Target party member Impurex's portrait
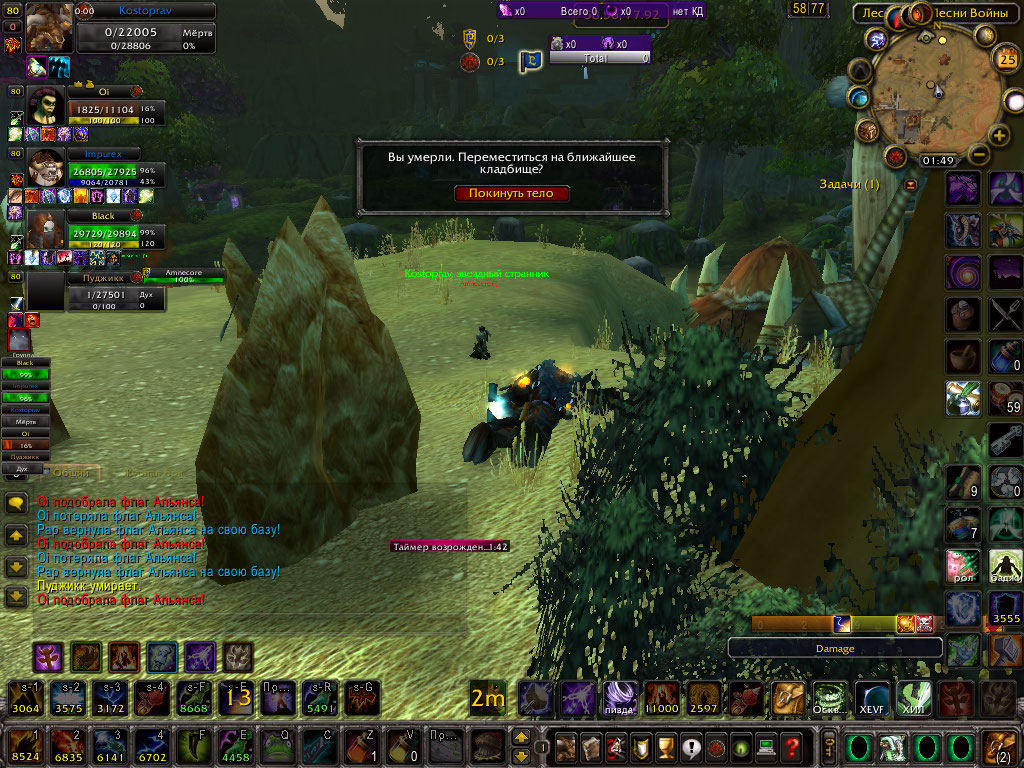Screen dimensions: 1024x768 [x=47, y=168]
